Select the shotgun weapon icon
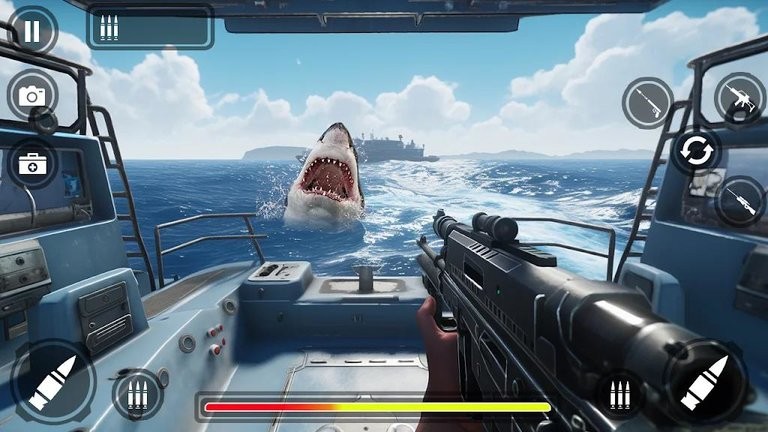768x432 pixels. click(x=647, y=103)
